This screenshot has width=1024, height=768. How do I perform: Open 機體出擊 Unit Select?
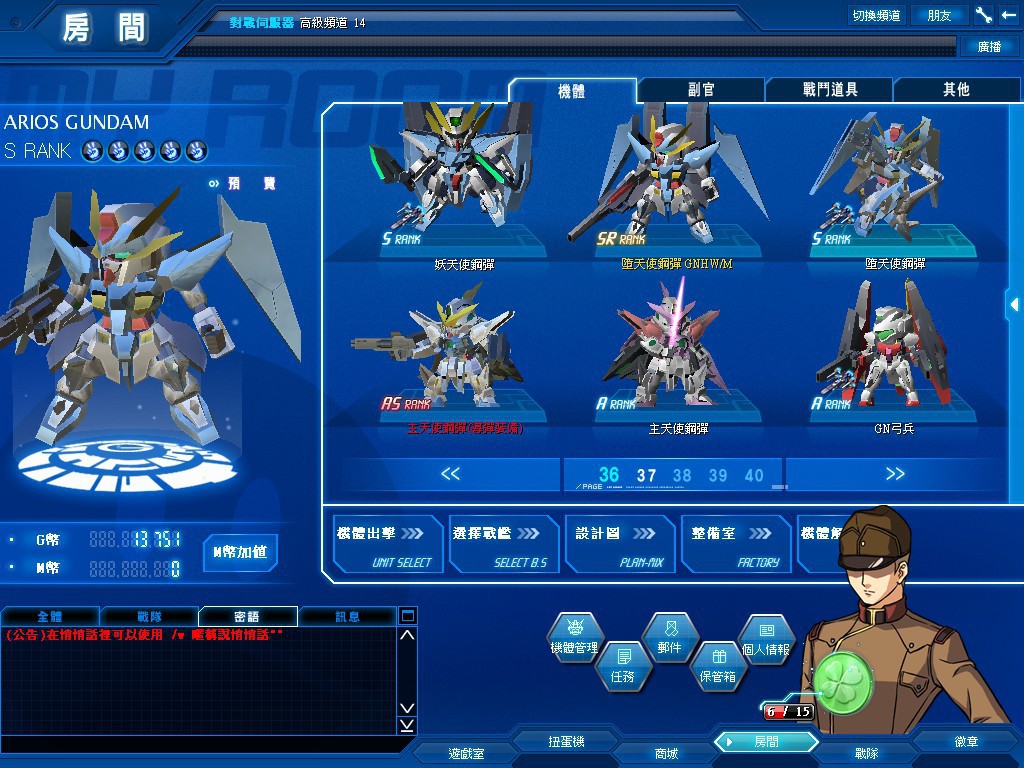[x=388, y=545]
